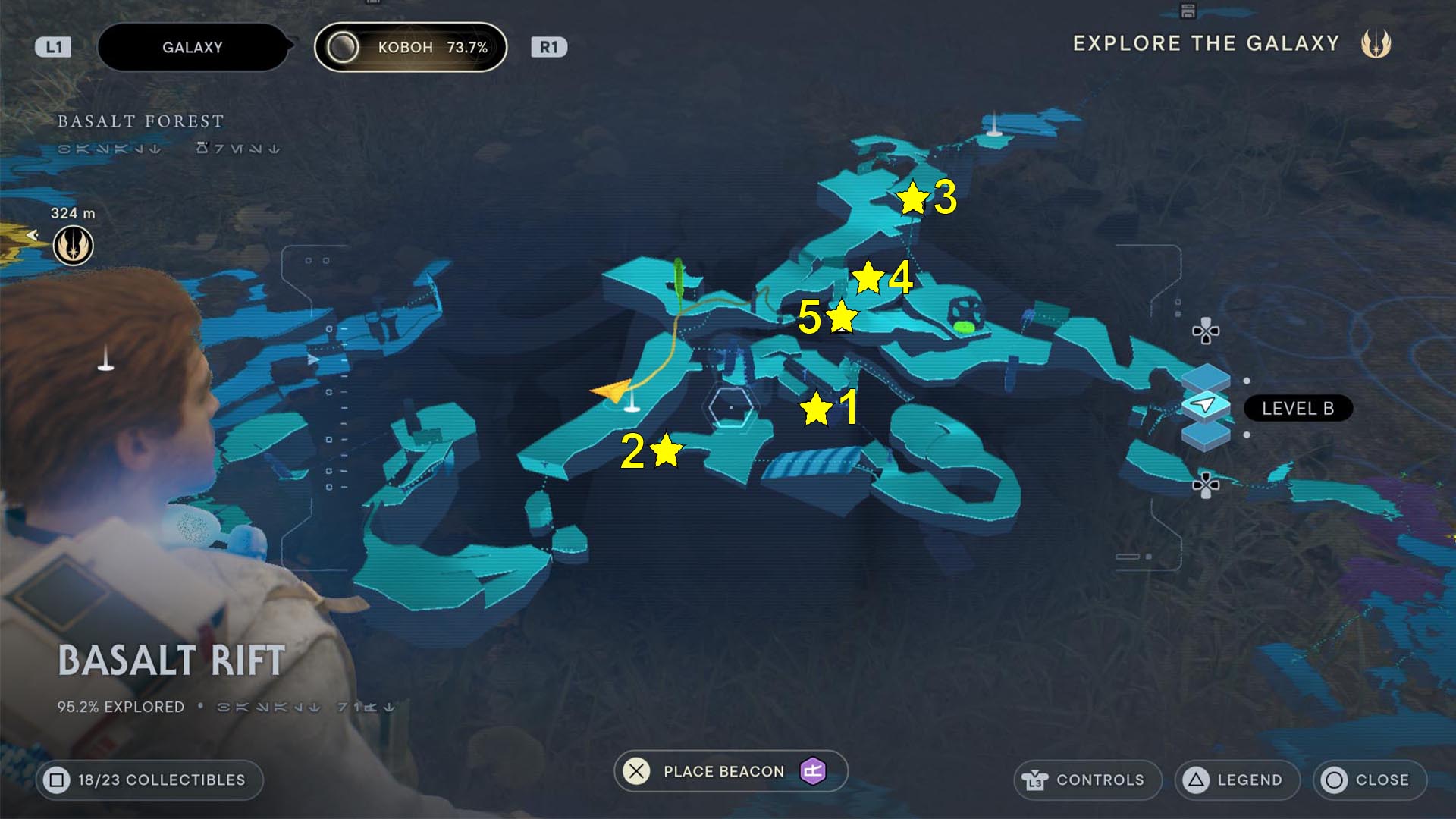Show the map Legend
Screen dimensions: 1456x819
(x=1237, y=780)
